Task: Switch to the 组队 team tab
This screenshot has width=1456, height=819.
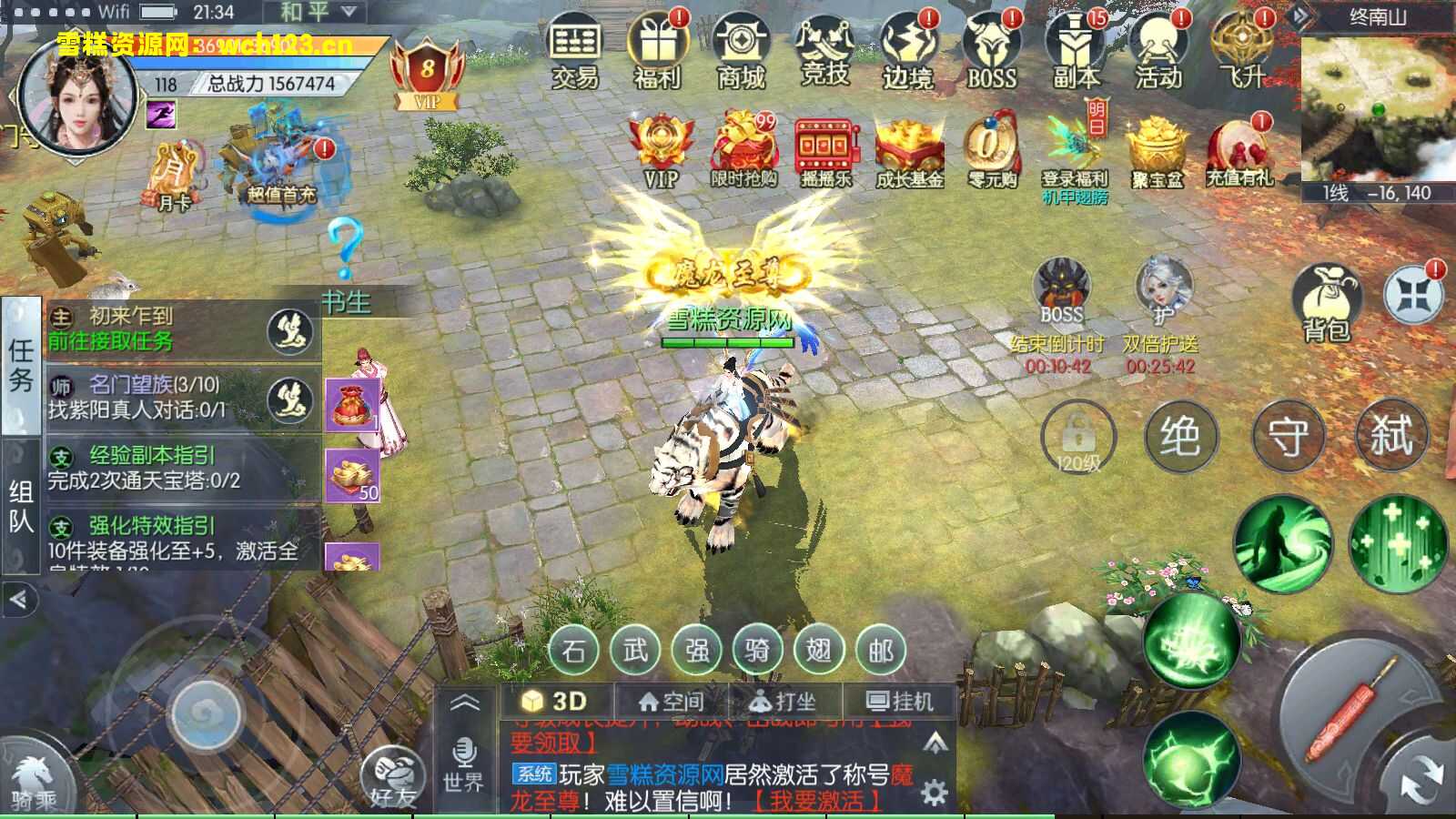Action: pos(20,505)
